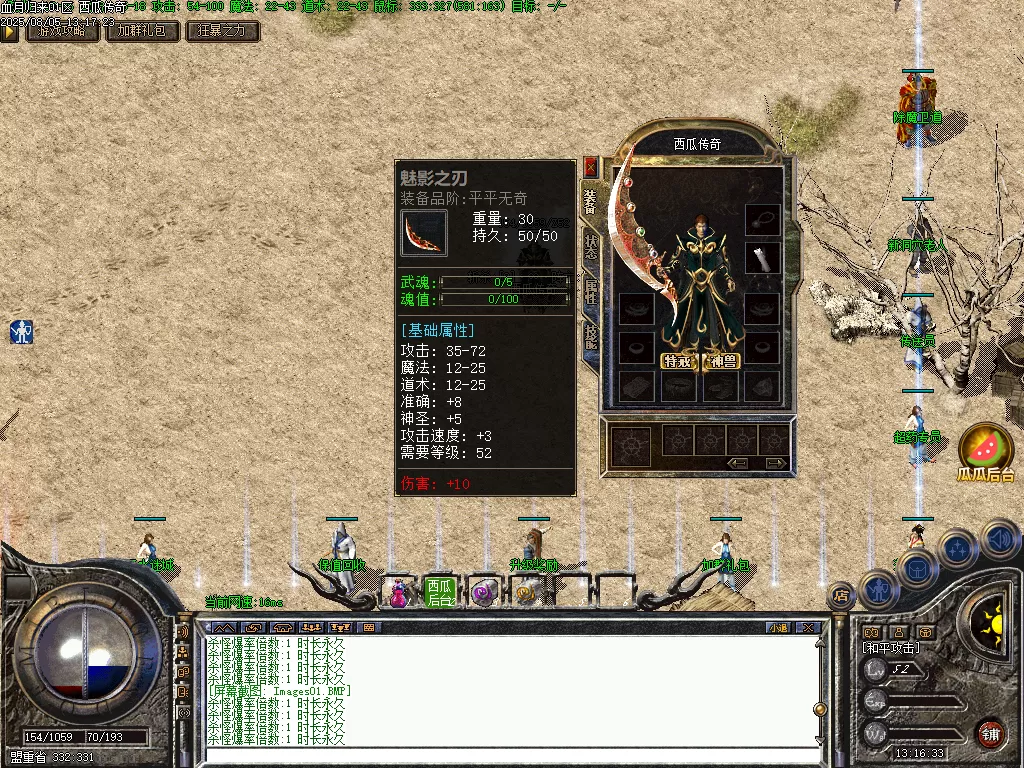1024x768 pixels.
Task: Open the 神兽 divine beast button
Action: click(722, 361)
